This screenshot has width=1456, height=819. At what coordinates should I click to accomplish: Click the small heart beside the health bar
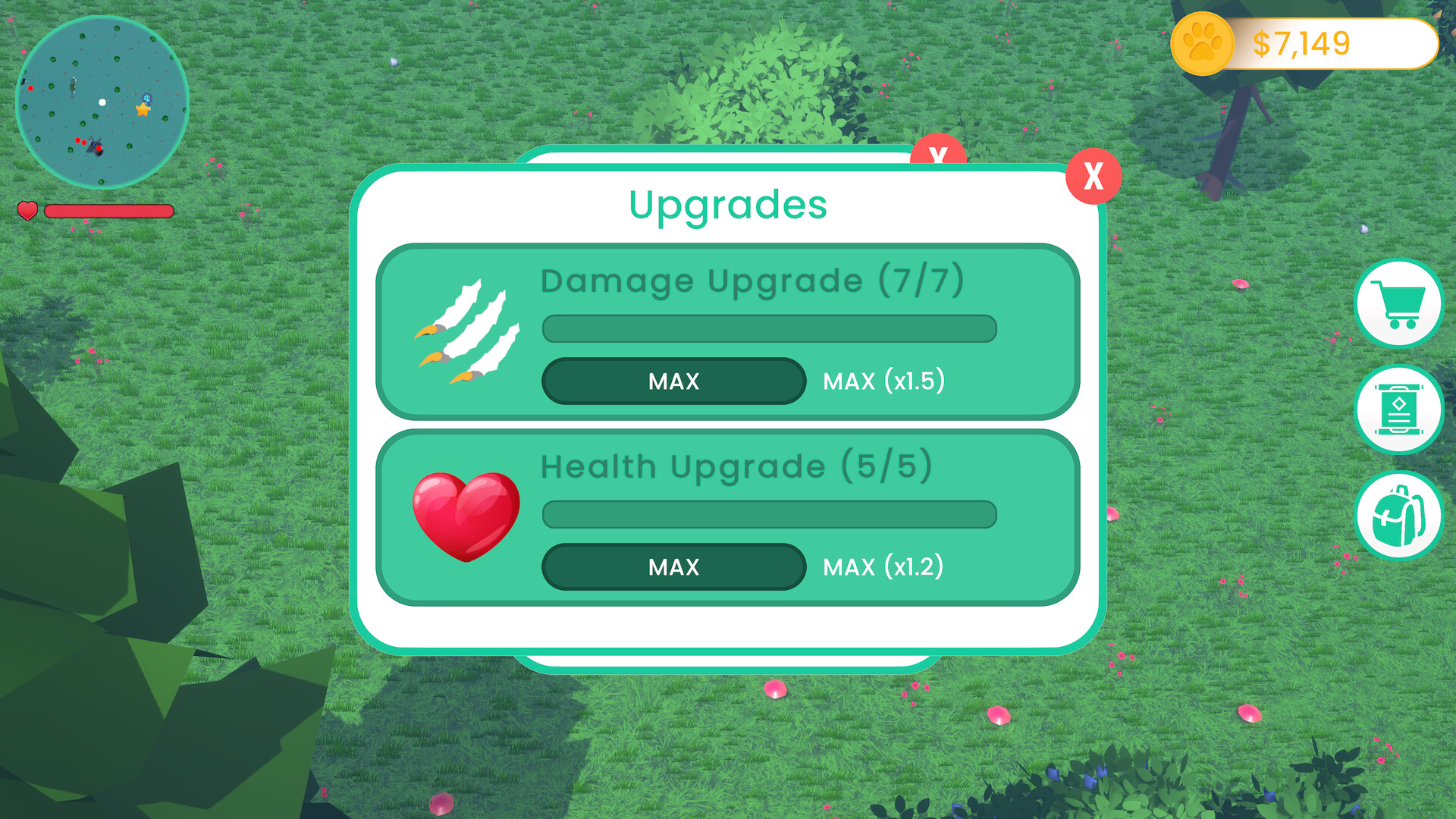28,212
